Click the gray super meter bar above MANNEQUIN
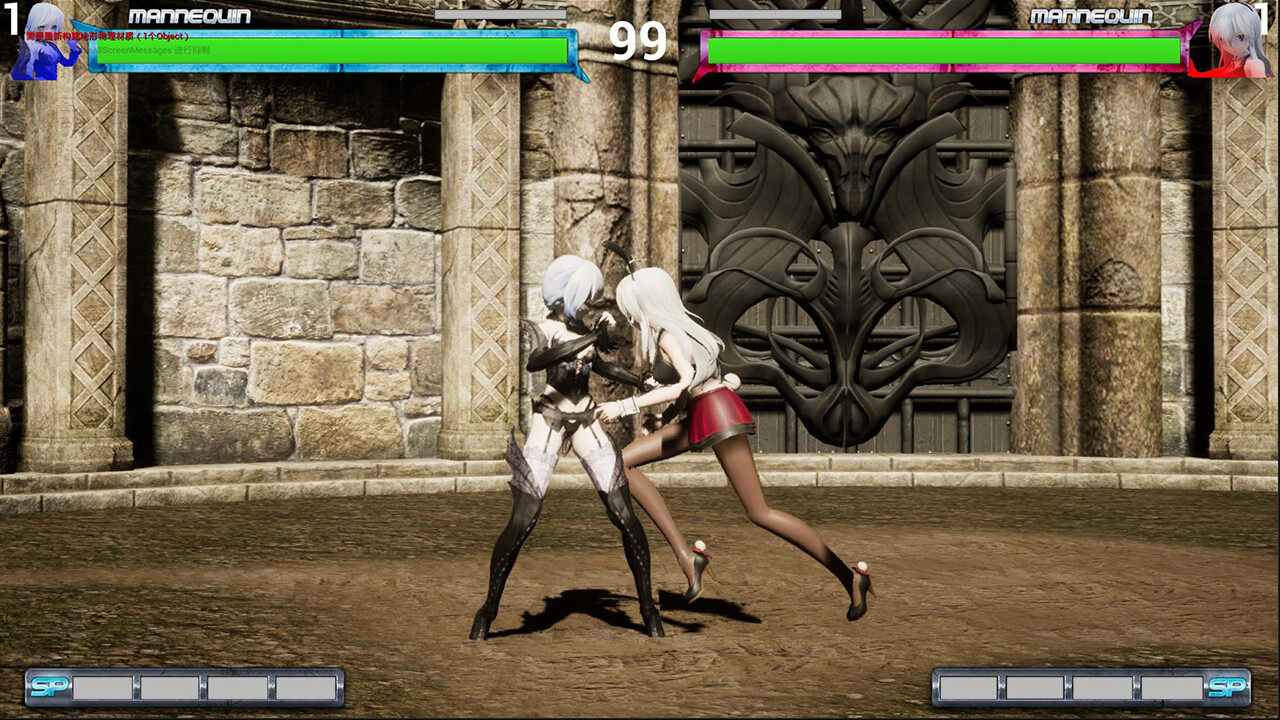Viewport: 1280px width, 720px height. coord(500,15)
